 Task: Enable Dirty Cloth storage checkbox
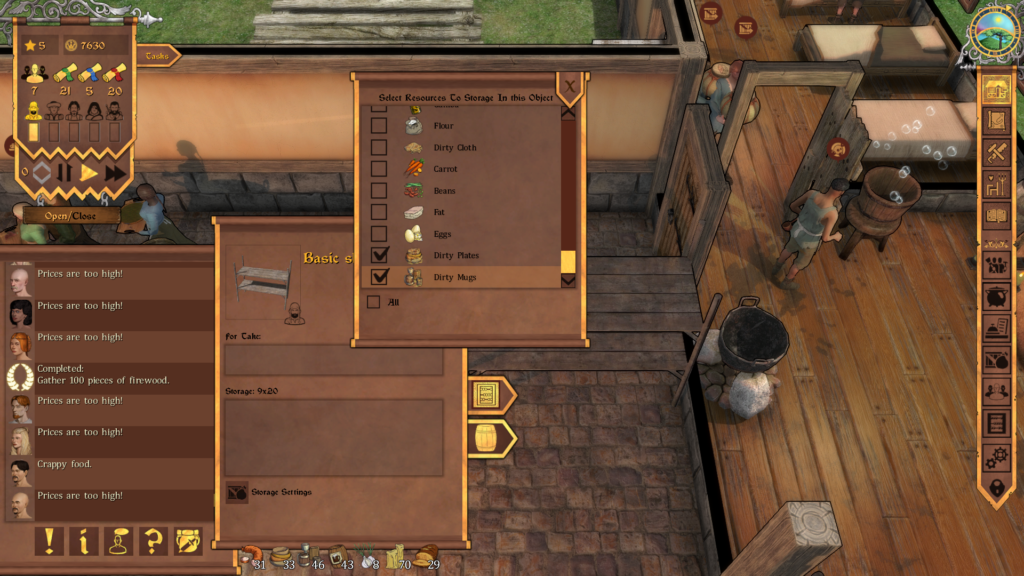[379, 147]
